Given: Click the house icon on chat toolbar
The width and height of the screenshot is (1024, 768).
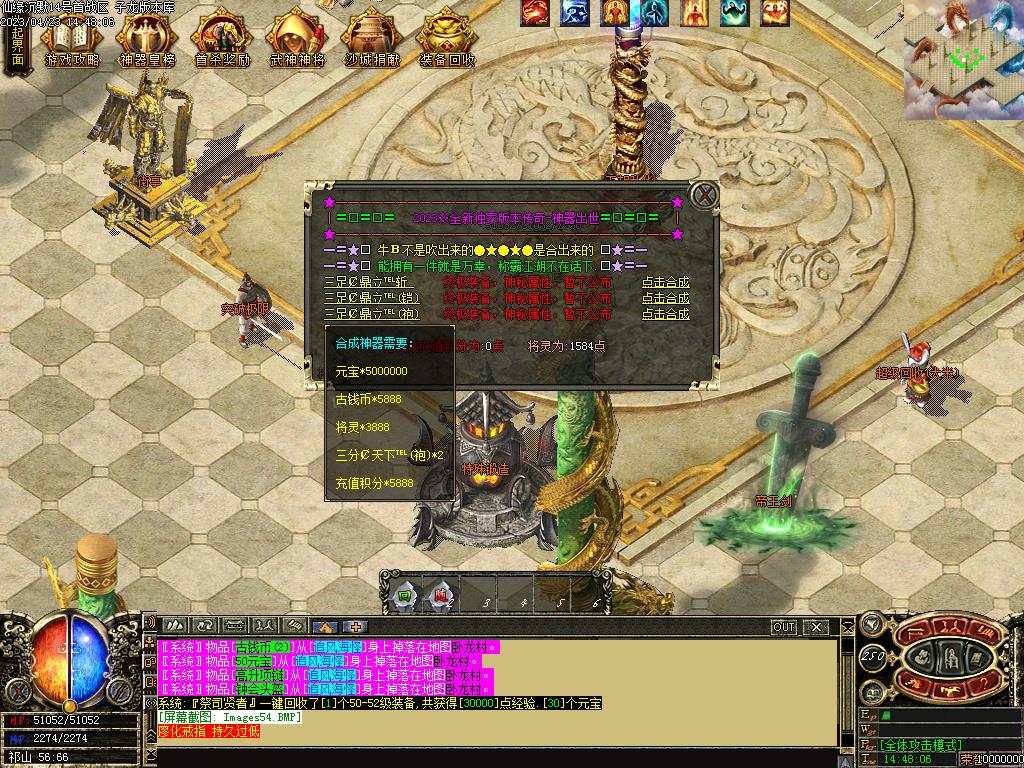Looking at the screenshot, I should (x=328, y=628).
